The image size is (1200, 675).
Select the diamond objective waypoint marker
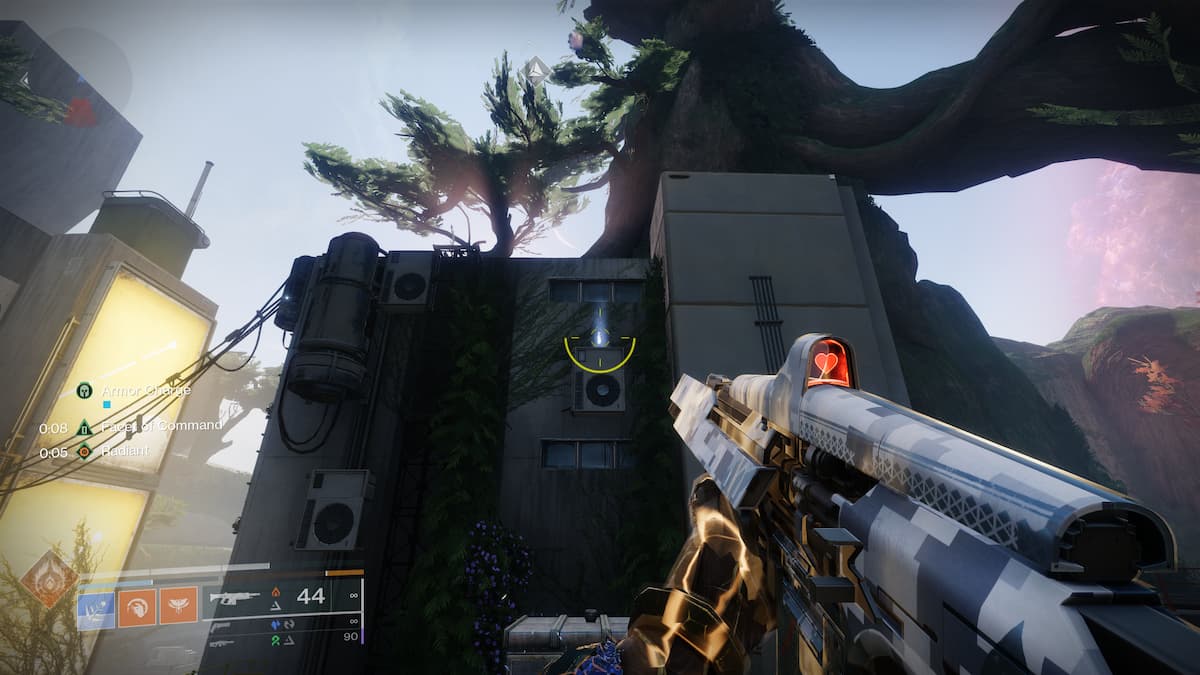[537, 70]
